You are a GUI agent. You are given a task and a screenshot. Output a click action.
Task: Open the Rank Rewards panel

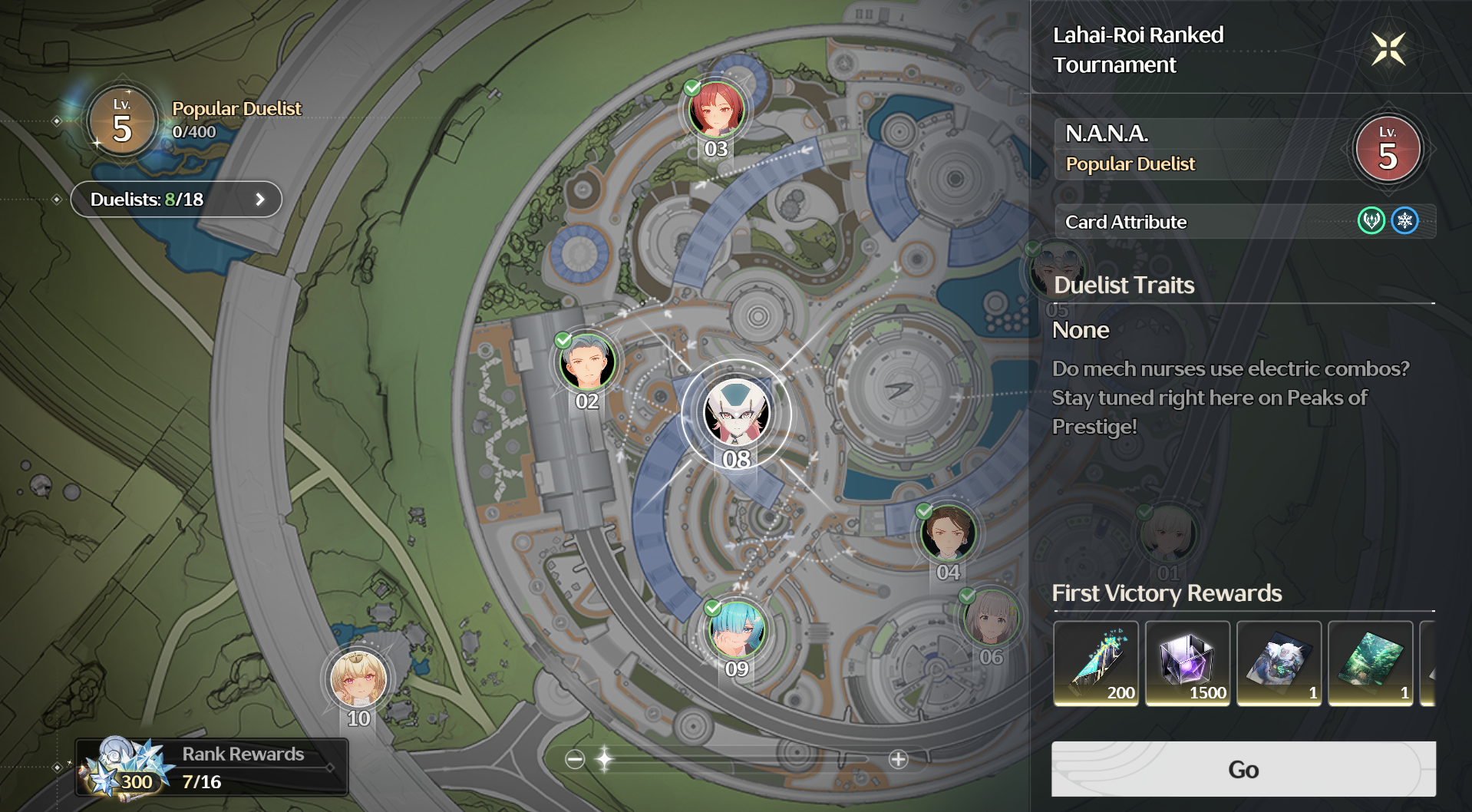click(x=212, y=767)
